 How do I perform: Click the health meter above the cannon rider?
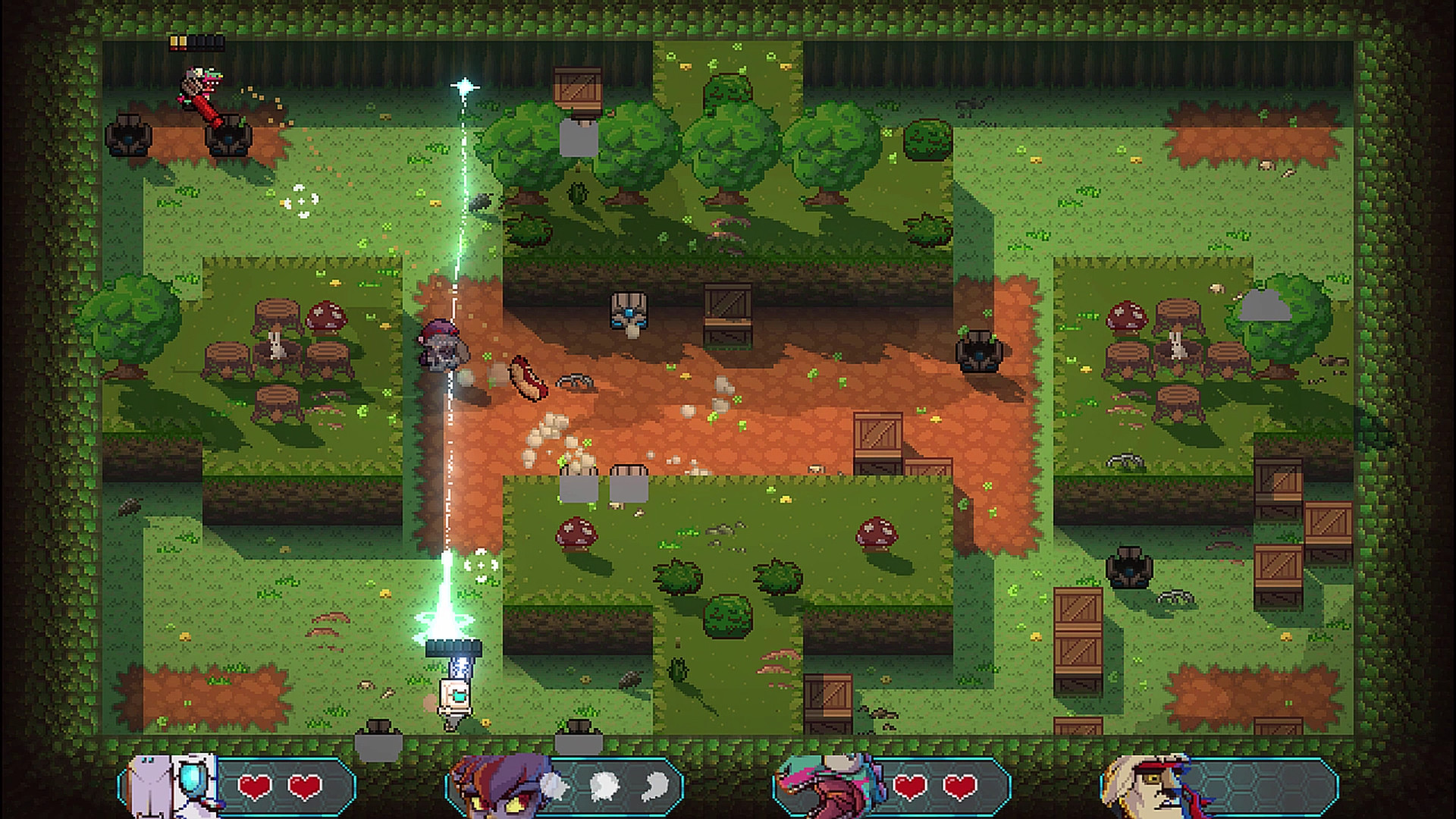(199, 43)
